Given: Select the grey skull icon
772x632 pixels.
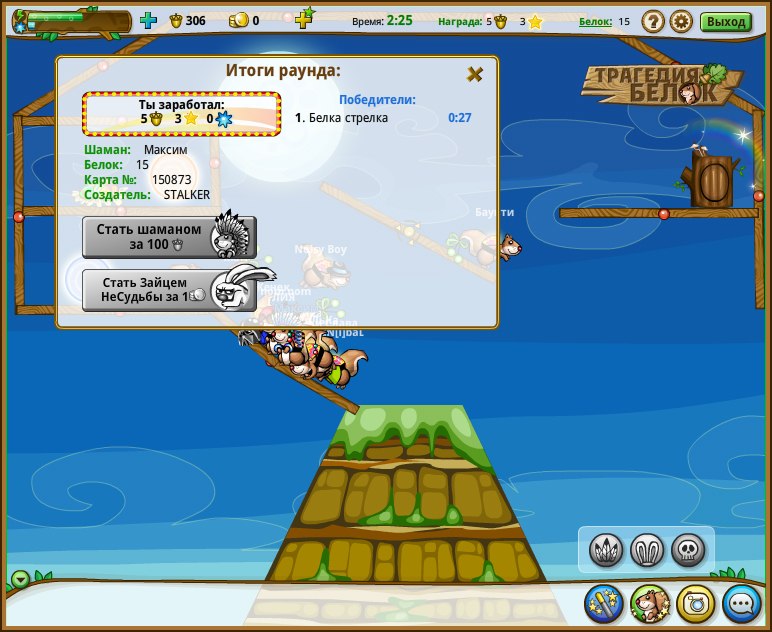Looking at the screenshot, I should (688, 549).
